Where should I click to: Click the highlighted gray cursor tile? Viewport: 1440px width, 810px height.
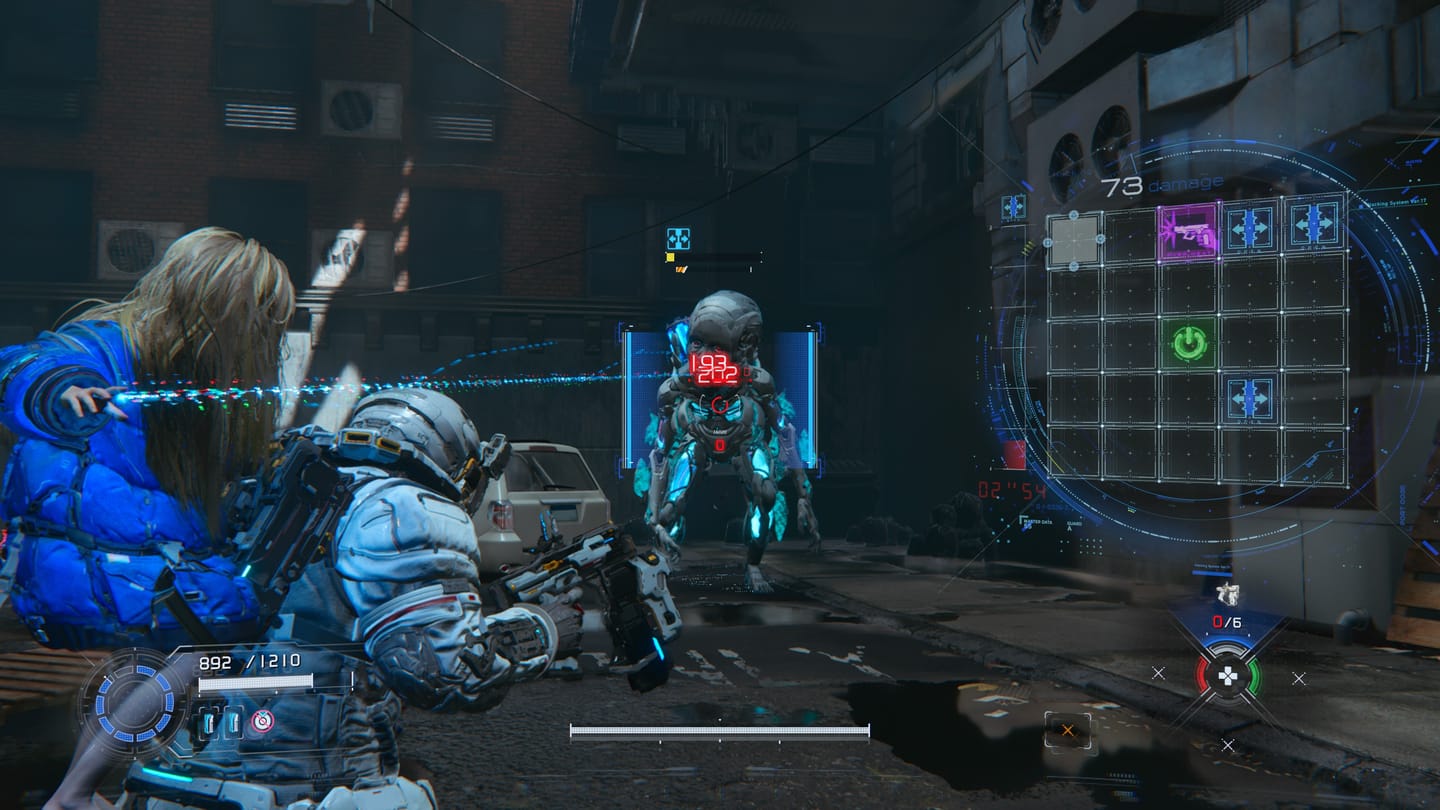pos(1073,240)
